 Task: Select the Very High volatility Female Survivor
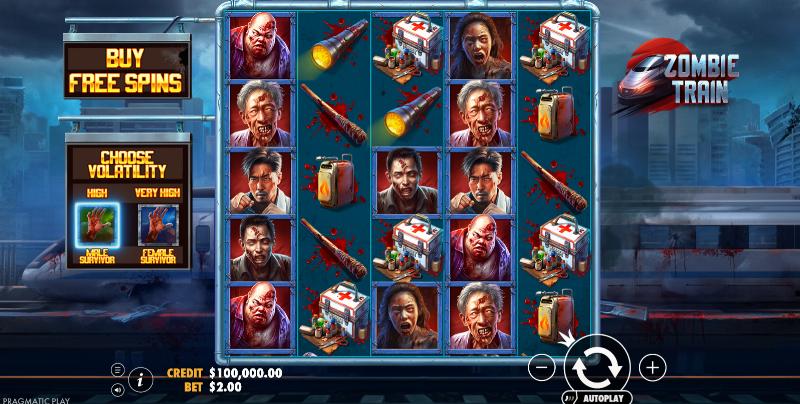click(157, 227)
